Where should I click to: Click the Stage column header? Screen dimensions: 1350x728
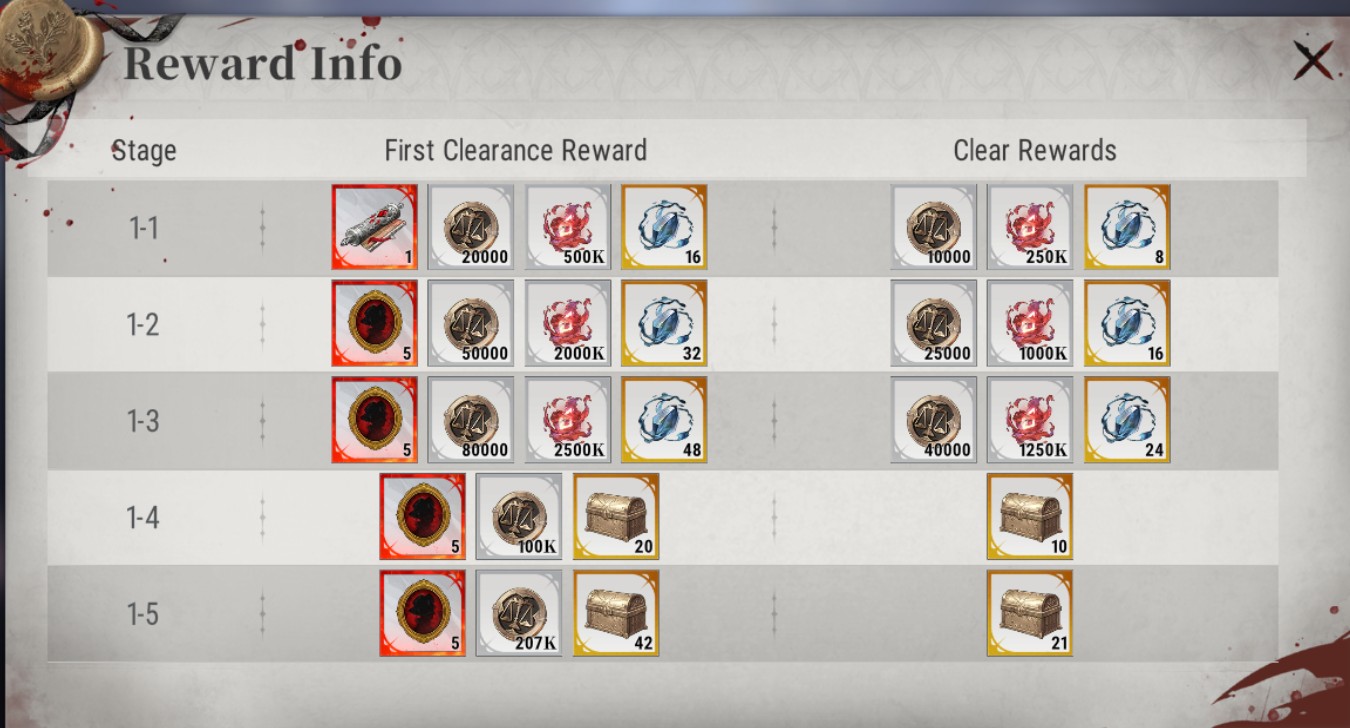pyautogui.click(x=144, y=150)
